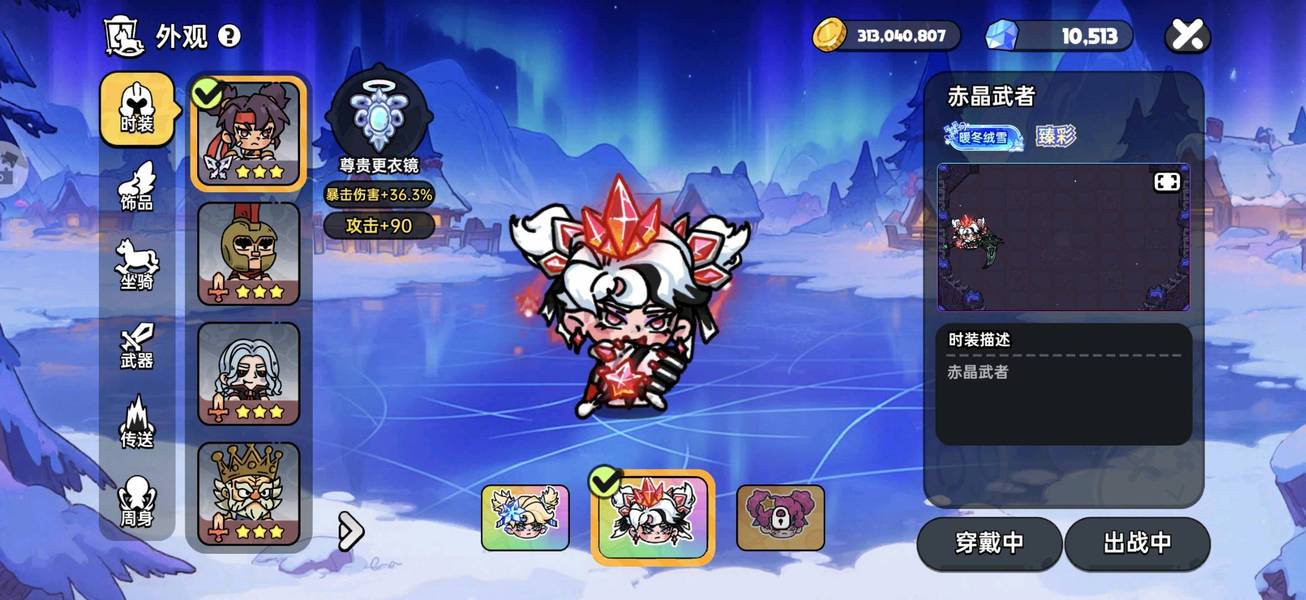
Task: Click the help question mark beside 外观
Action: coord(229,37)
